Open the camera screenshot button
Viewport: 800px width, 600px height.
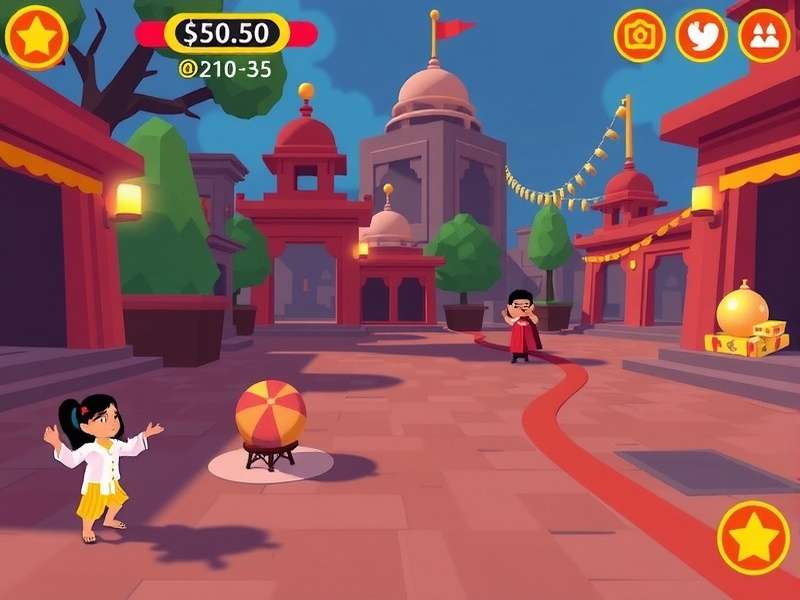639,36
